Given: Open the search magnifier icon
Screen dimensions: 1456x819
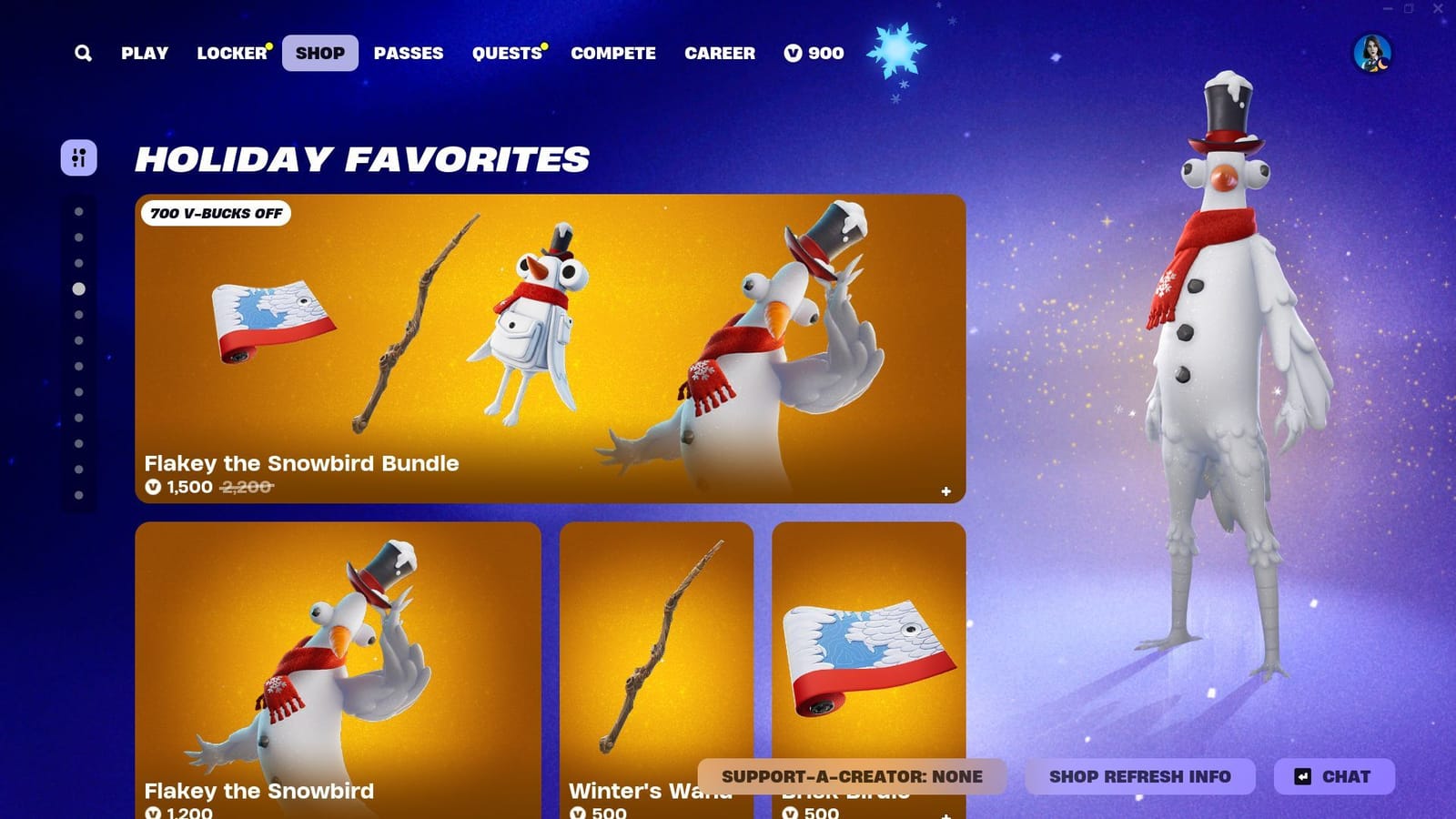Looking at the screenshot, I should click(x=83, y=53).
